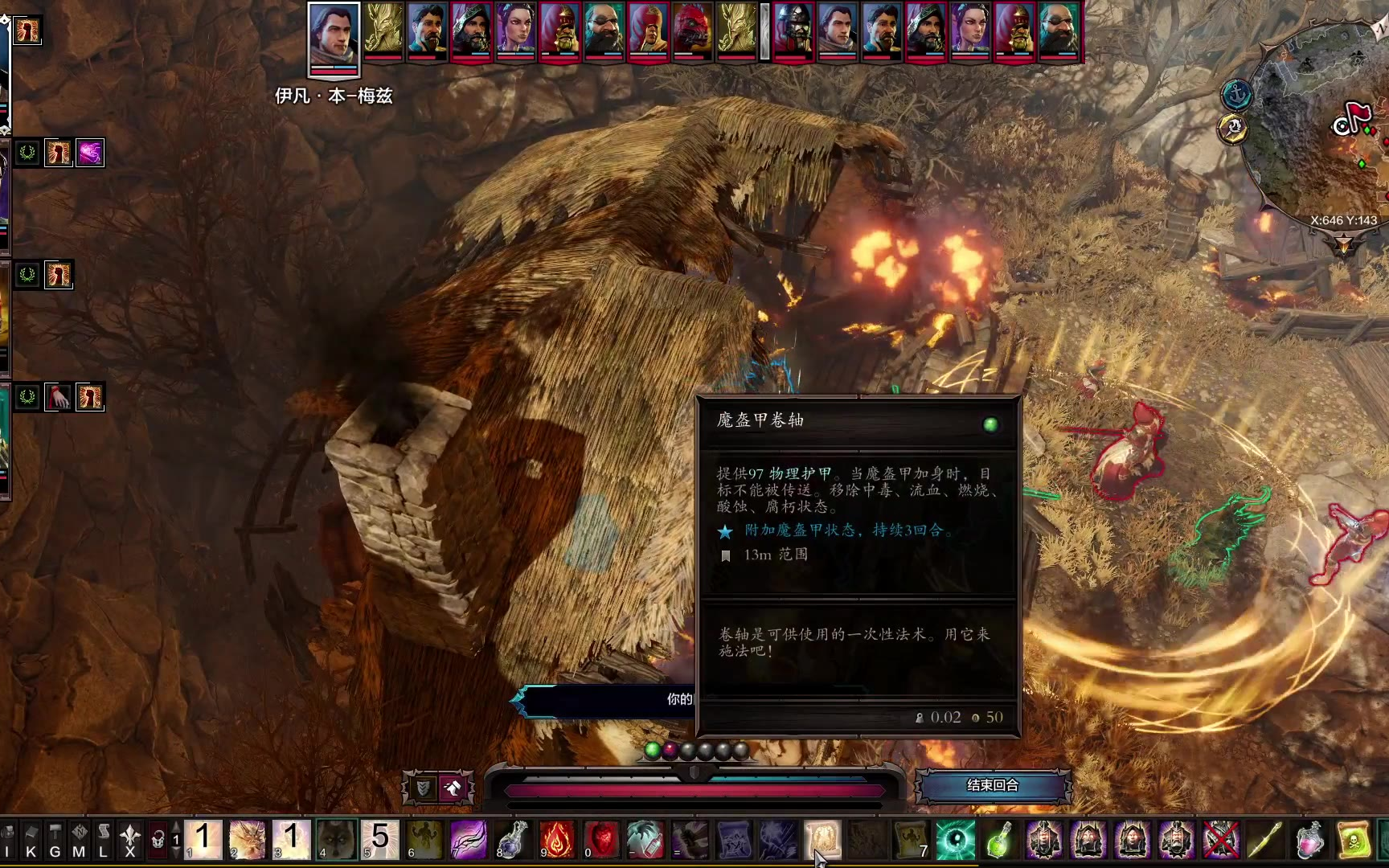The image size is (1389, 868).
Task: Open the inventory bag icon labeled I
Action: point(8,840)
